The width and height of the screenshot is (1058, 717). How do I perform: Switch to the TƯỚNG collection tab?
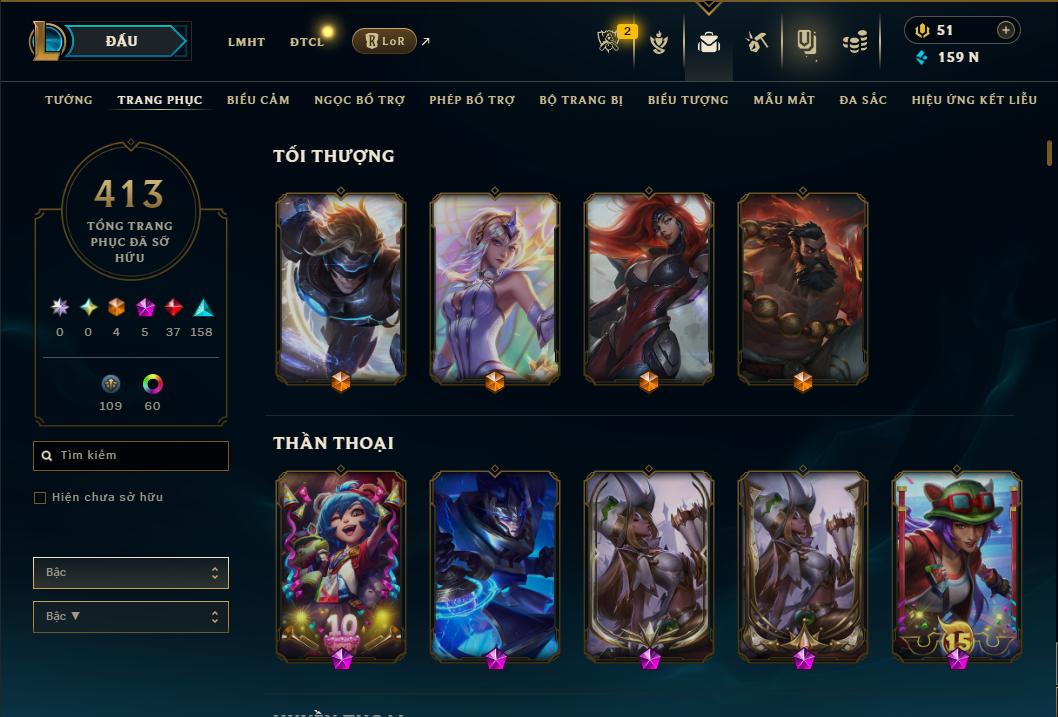point(69,100)
